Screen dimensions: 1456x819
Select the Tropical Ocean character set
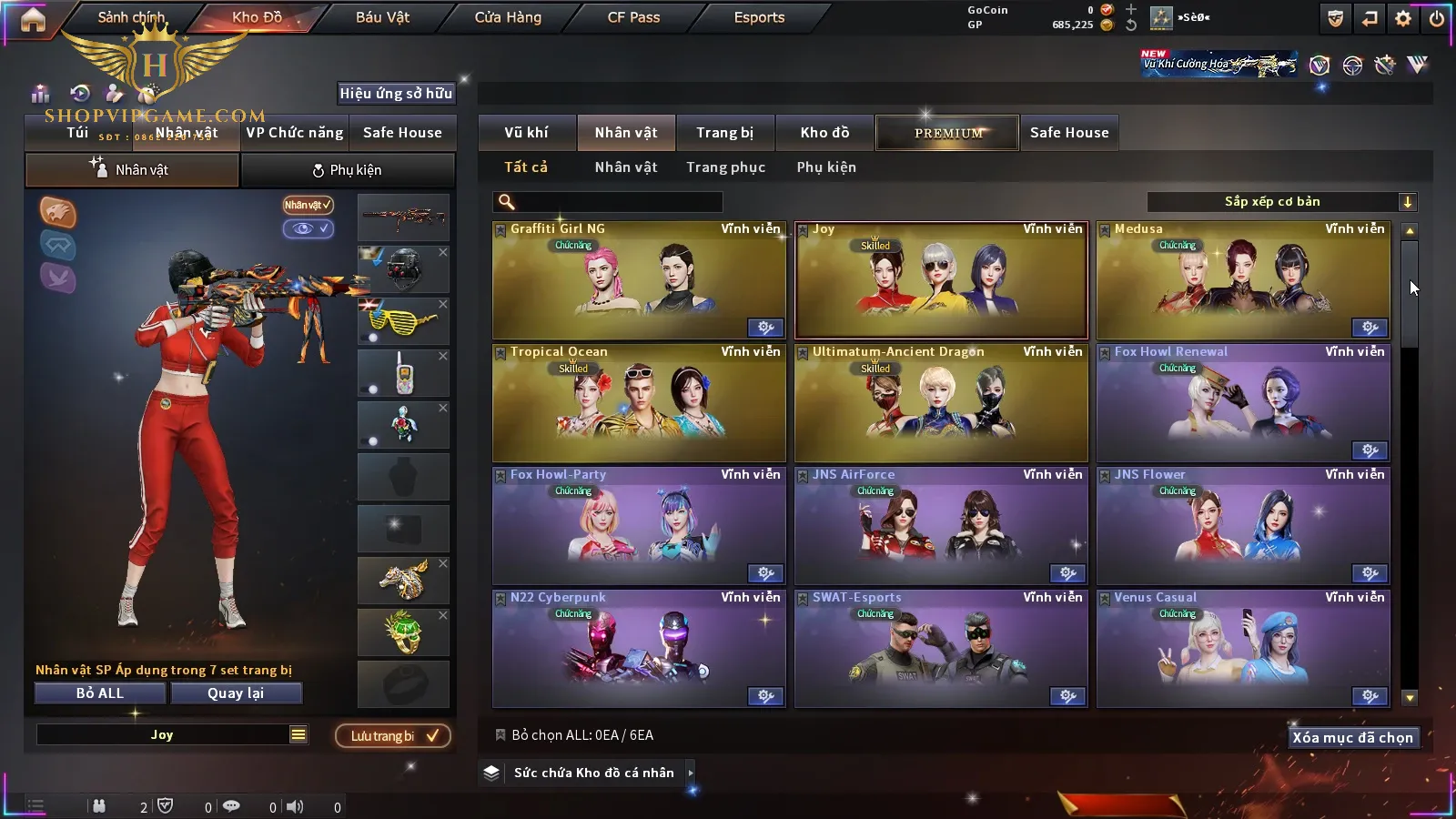pos(639,403)
